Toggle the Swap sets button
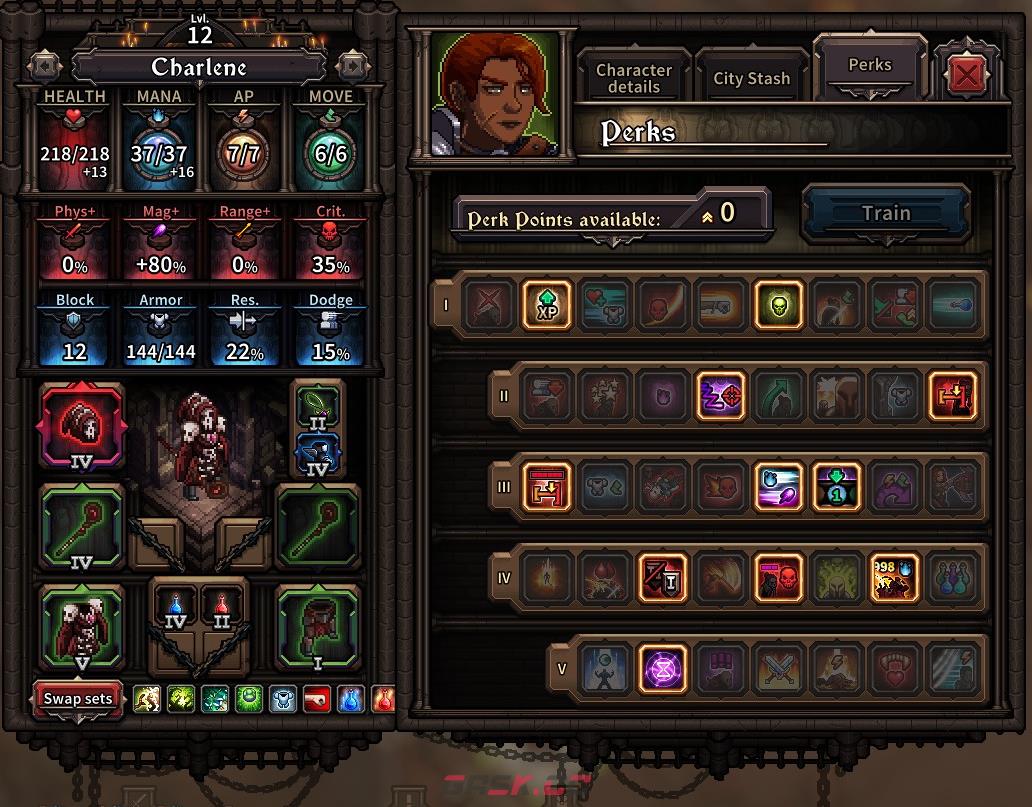 coord(78,698)
